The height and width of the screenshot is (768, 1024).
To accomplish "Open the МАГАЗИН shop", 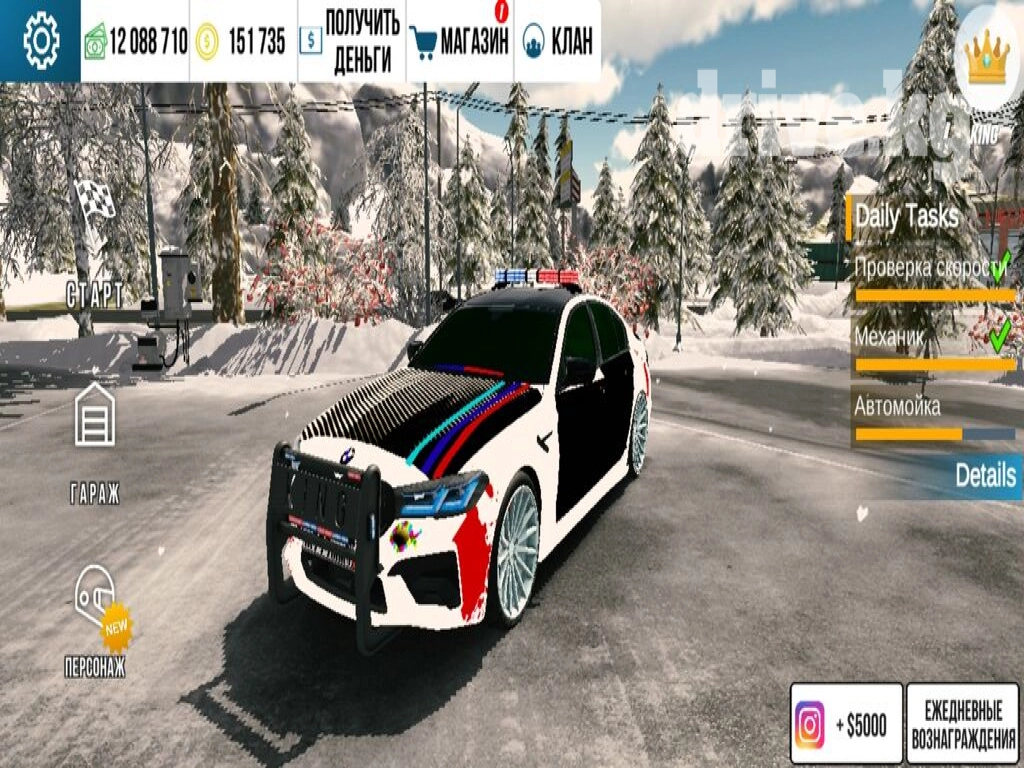I will click(461, 41).
